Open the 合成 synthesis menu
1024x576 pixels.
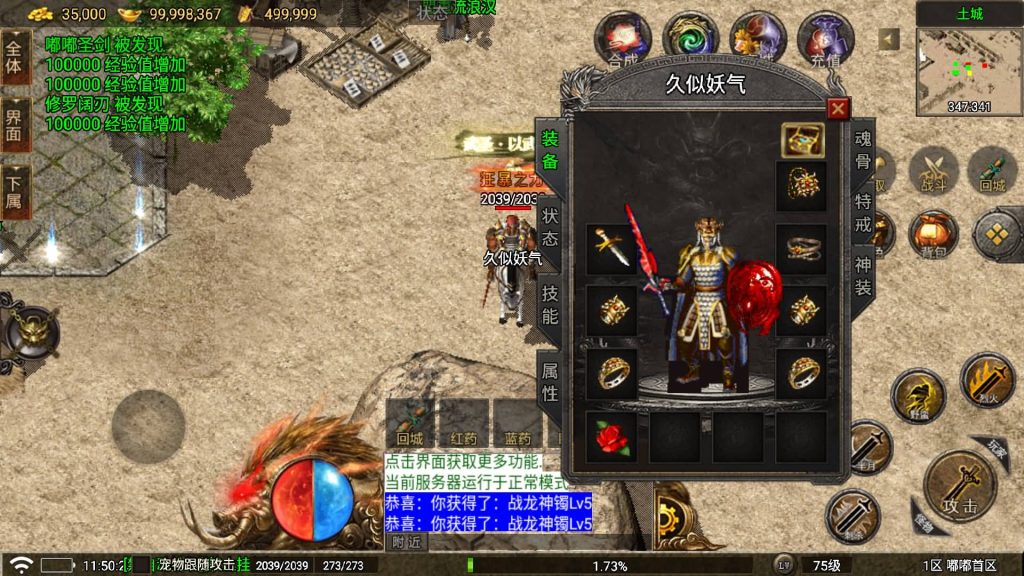pyautogui.click(x=622, y=38)
